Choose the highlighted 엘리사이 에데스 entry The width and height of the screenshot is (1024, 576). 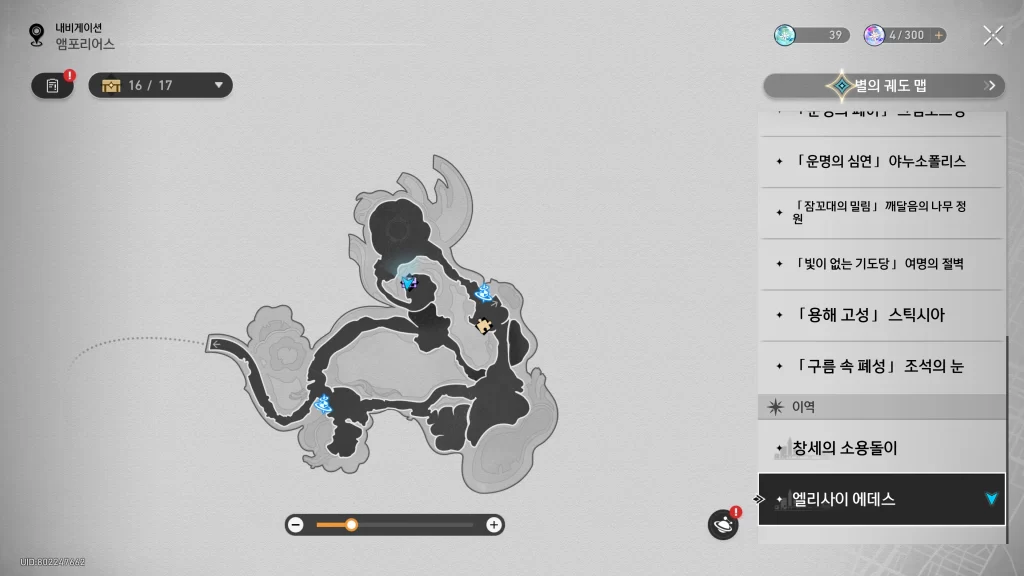[880, 499]
